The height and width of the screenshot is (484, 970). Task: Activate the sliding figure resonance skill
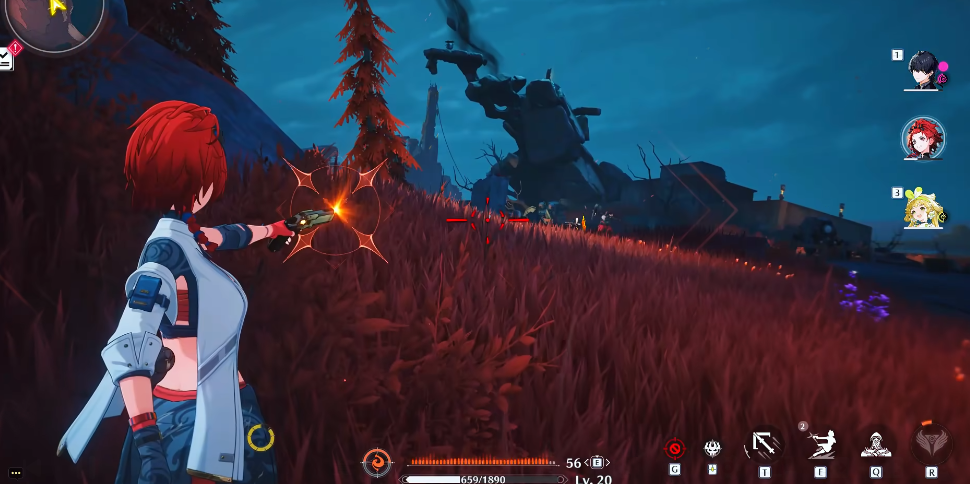pyautogui.click(x=821, y=445)
